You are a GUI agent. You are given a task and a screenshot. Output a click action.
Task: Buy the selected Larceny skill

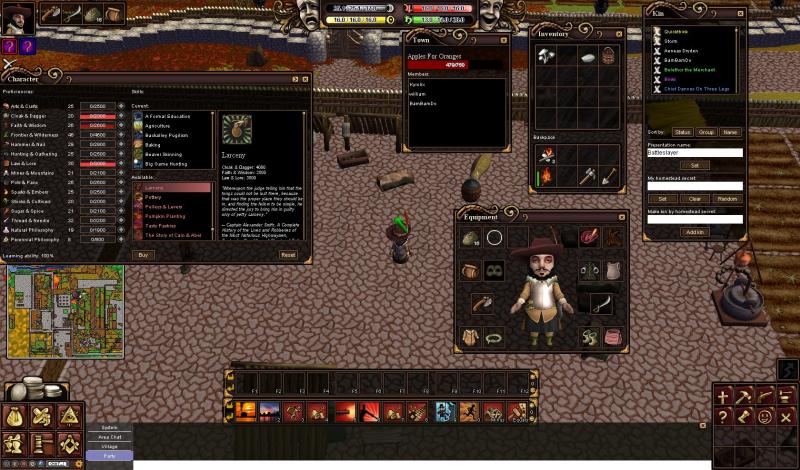click(145, 255)
